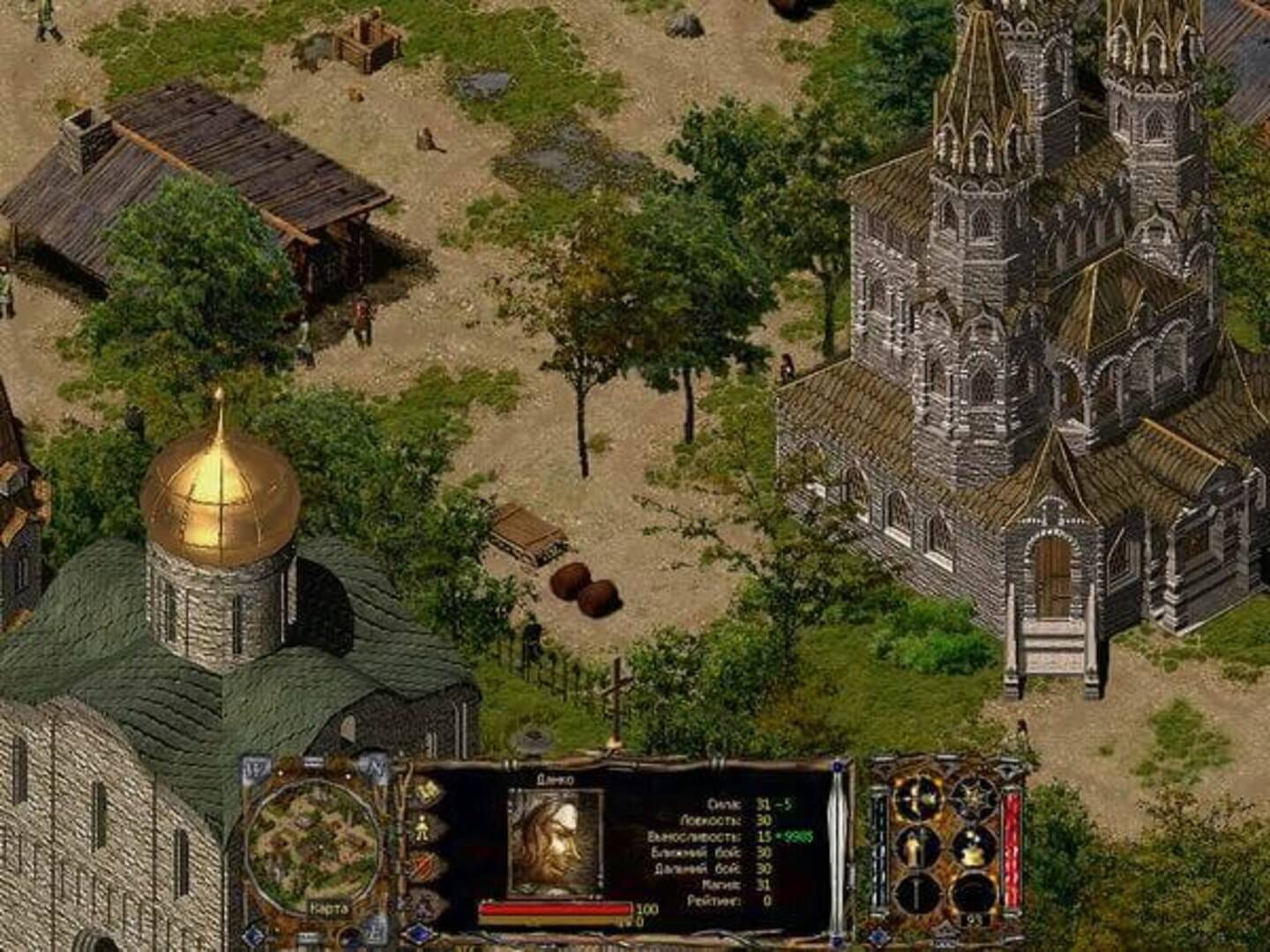Screen dimensions: 1270x952
Task: Open the E emblem at the minimap's bottom-right corner
Action: [374, 929]
